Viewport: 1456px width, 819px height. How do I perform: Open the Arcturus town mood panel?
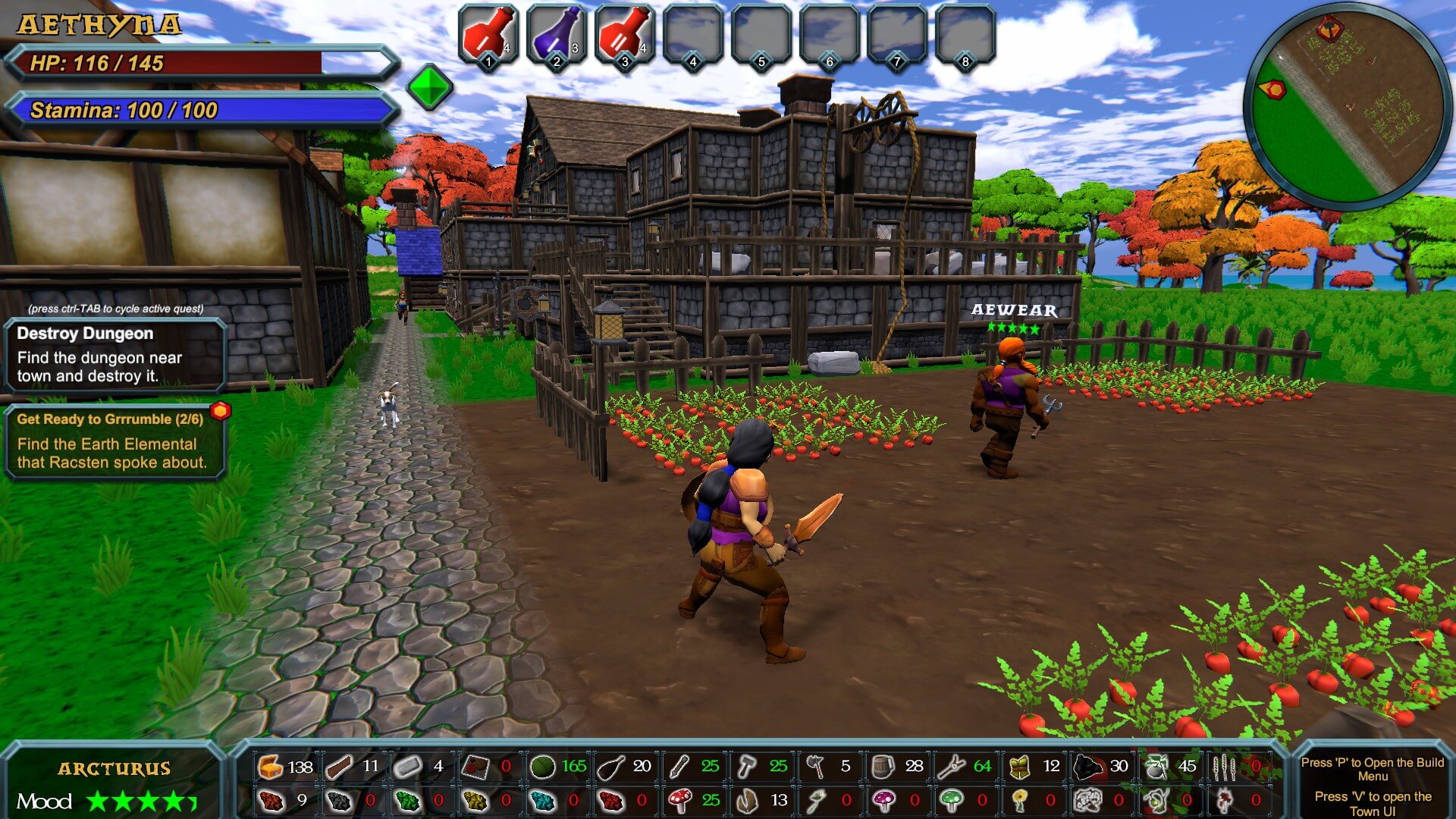(x=114, y=784)
